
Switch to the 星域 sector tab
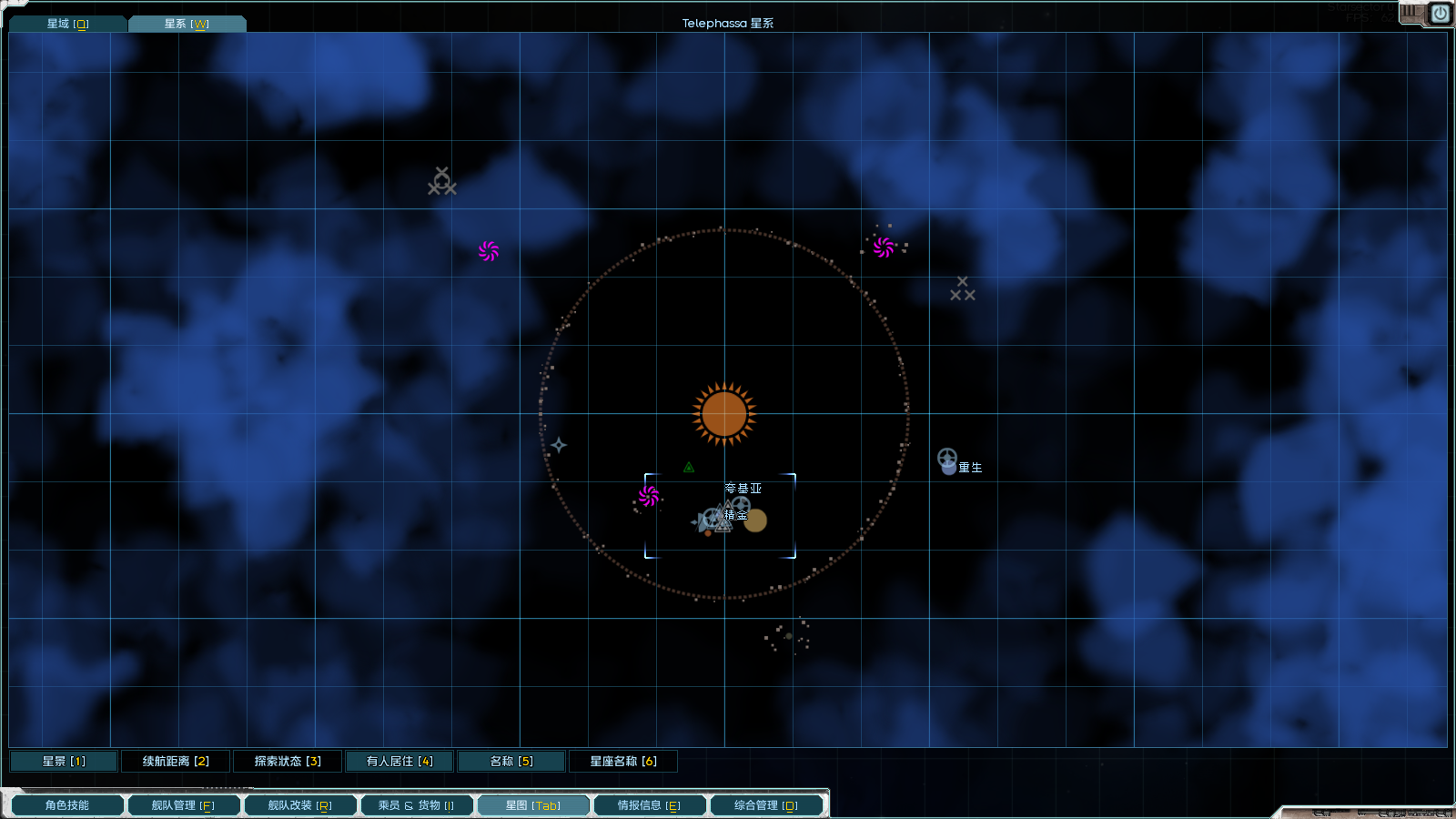(x=67, y=24)
